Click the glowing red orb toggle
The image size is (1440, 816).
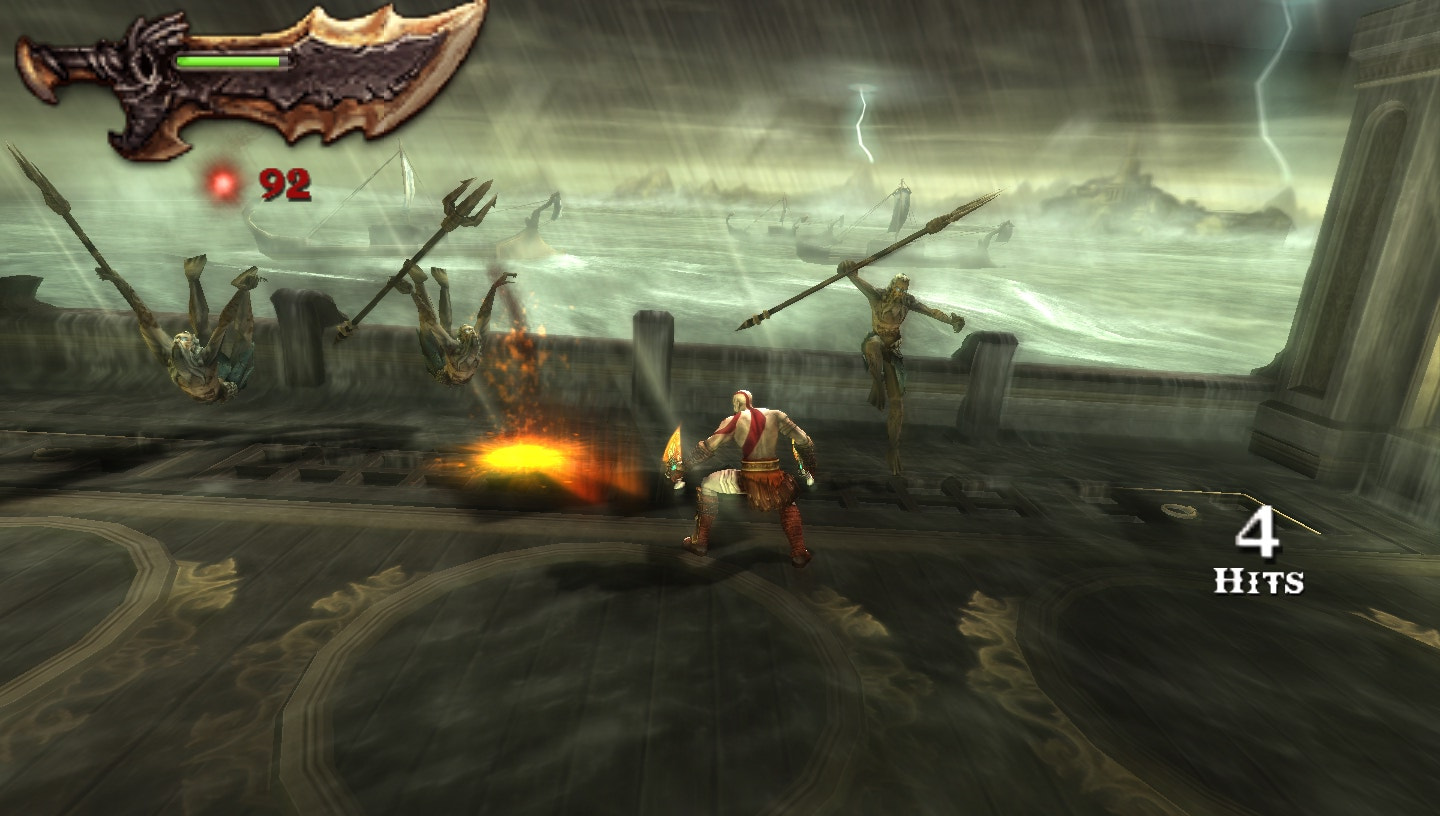pos(220,185)
